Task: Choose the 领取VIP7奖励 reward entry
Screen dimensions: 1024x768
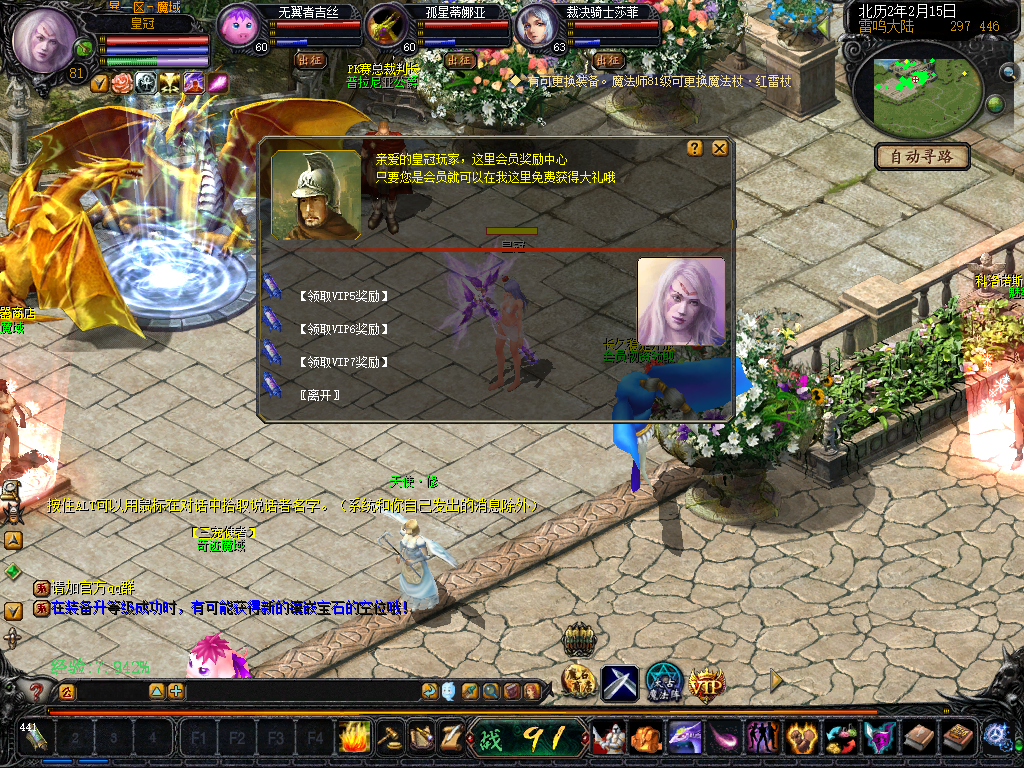Action: (x=343, y=362)
